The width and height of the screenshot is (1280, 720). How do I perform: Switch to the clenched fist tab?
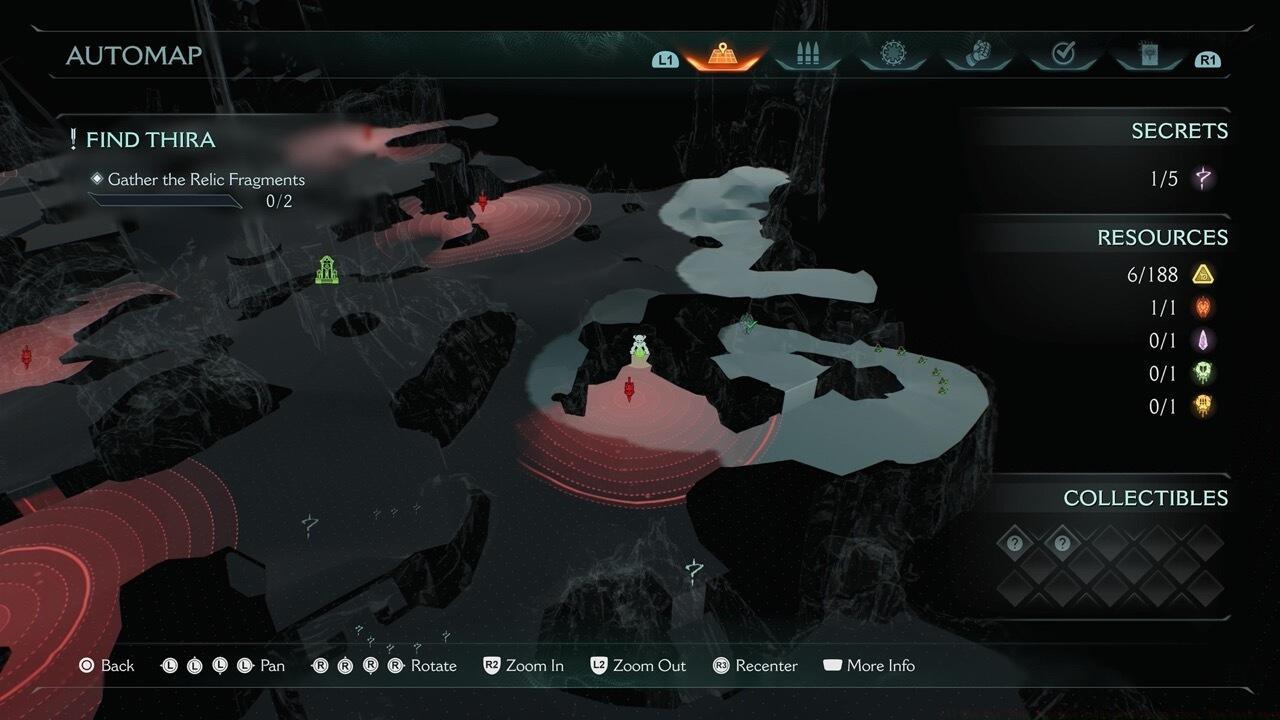979,55
